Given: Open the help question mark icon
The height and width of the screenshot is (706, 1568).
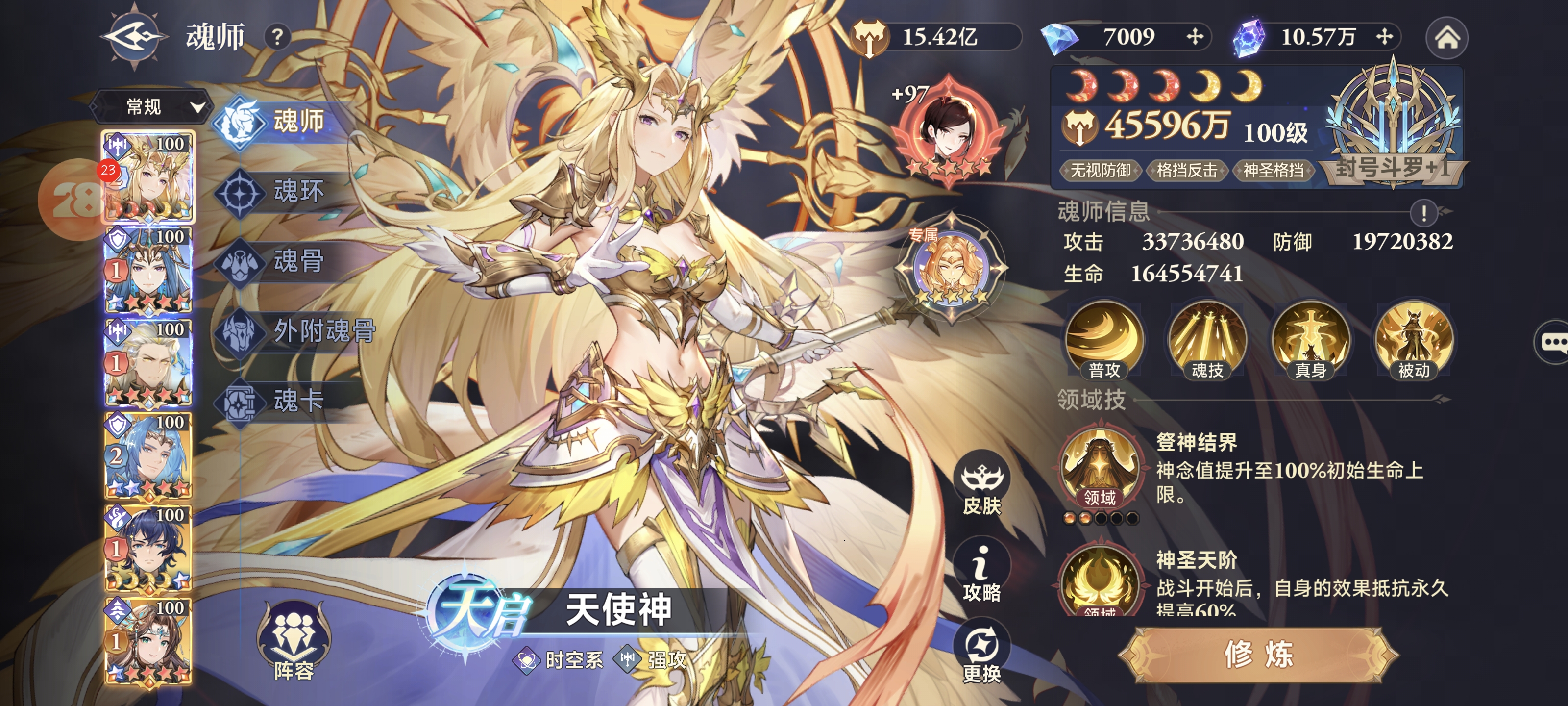Looking at the screenshot, I should click(x=277, y=37).
